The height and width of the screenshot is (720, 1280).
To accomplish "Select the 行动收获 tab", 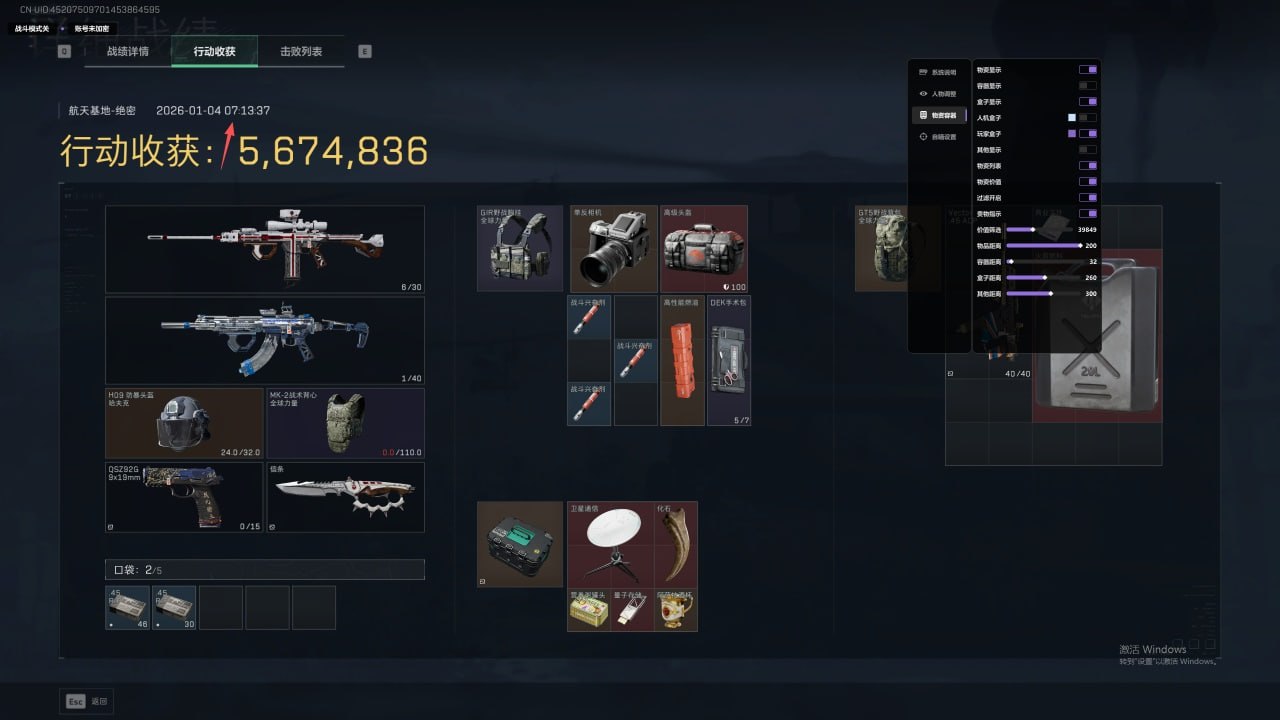I will pyautogui.click(x=214, y=51).
